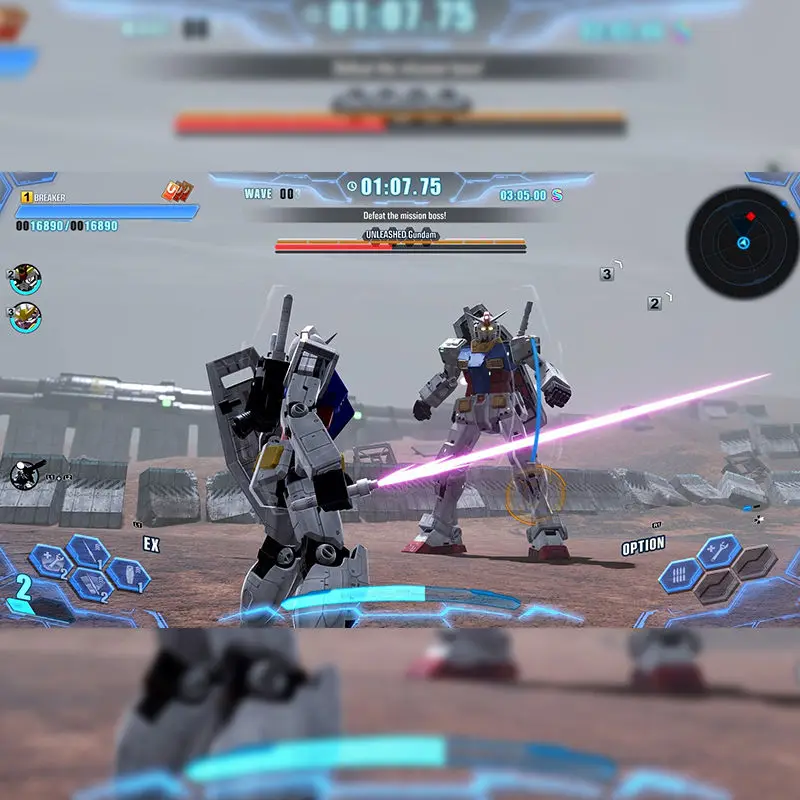The width and height of the screenshot is (800, 800).
Task: Use the beam saber EX skill hexagon
Action: click(x=89, y=549)
